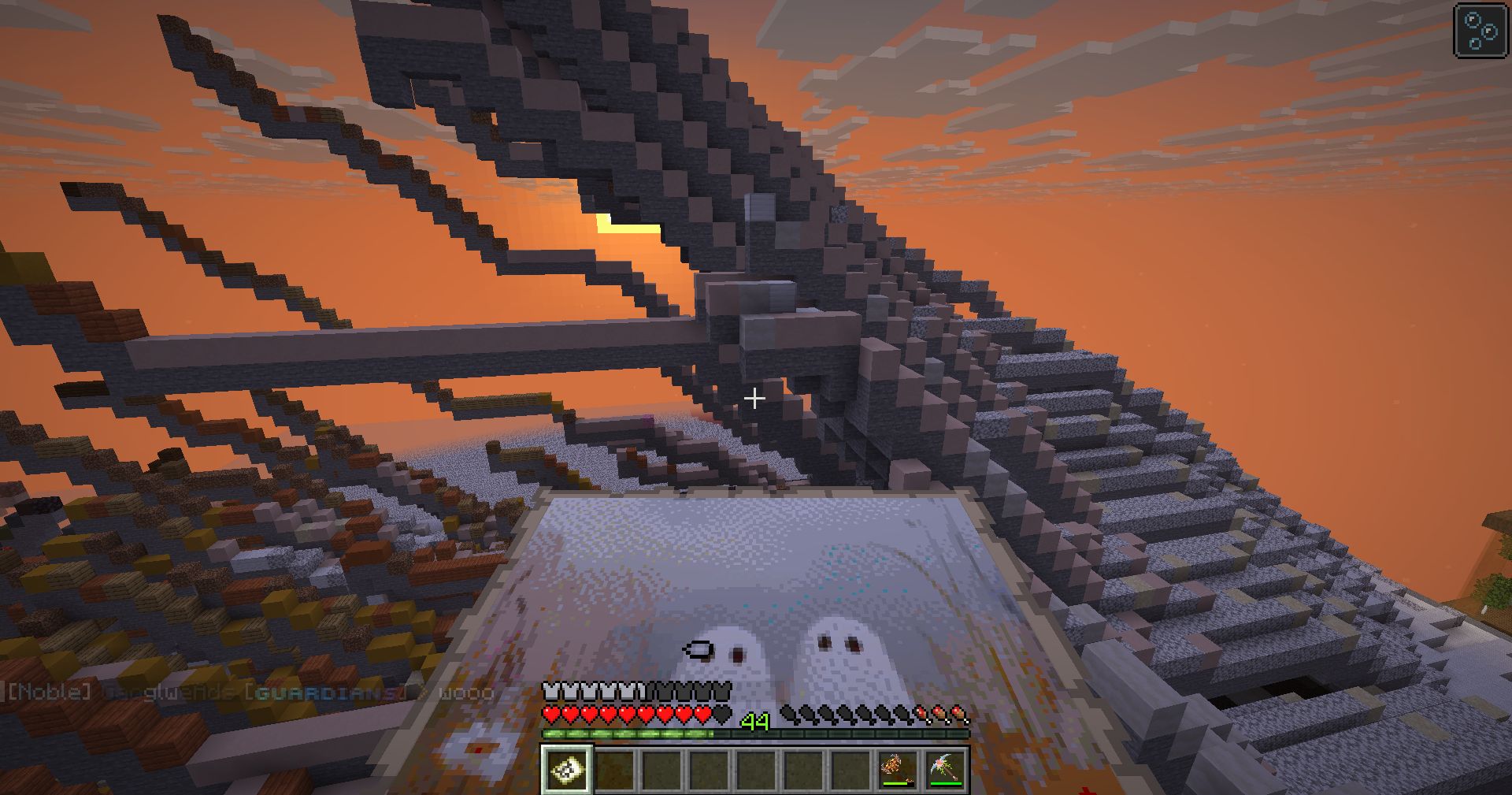Choose the flower-decorated pickaxe slot
This screenshot has width=1512, height=795.
[x=945, y=769]
